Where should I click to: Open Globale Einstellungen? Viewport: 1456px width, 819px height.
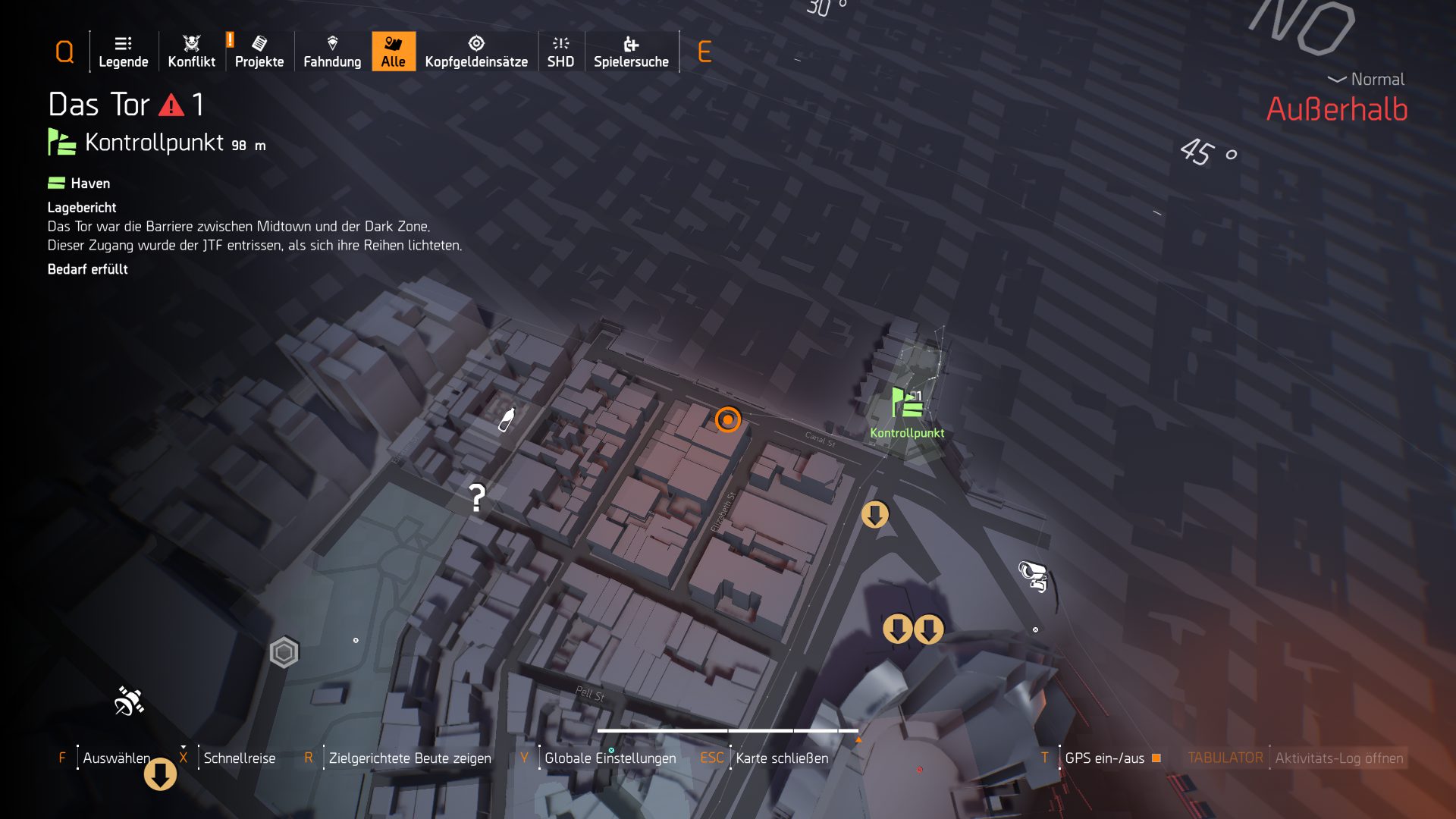pyautogui.click(x=610, y=758)
